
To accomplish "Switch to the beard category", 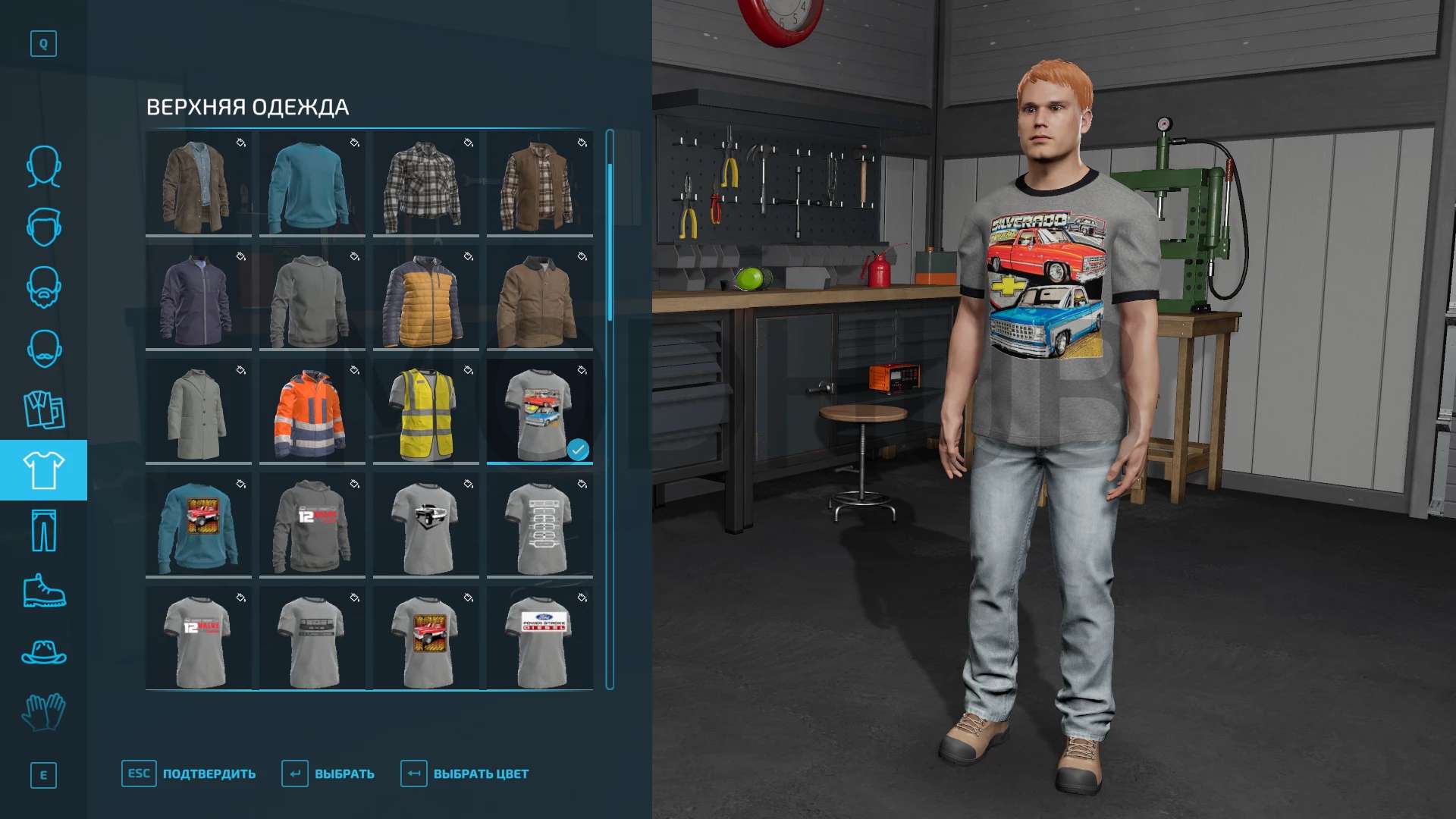I will coord(43,287).
